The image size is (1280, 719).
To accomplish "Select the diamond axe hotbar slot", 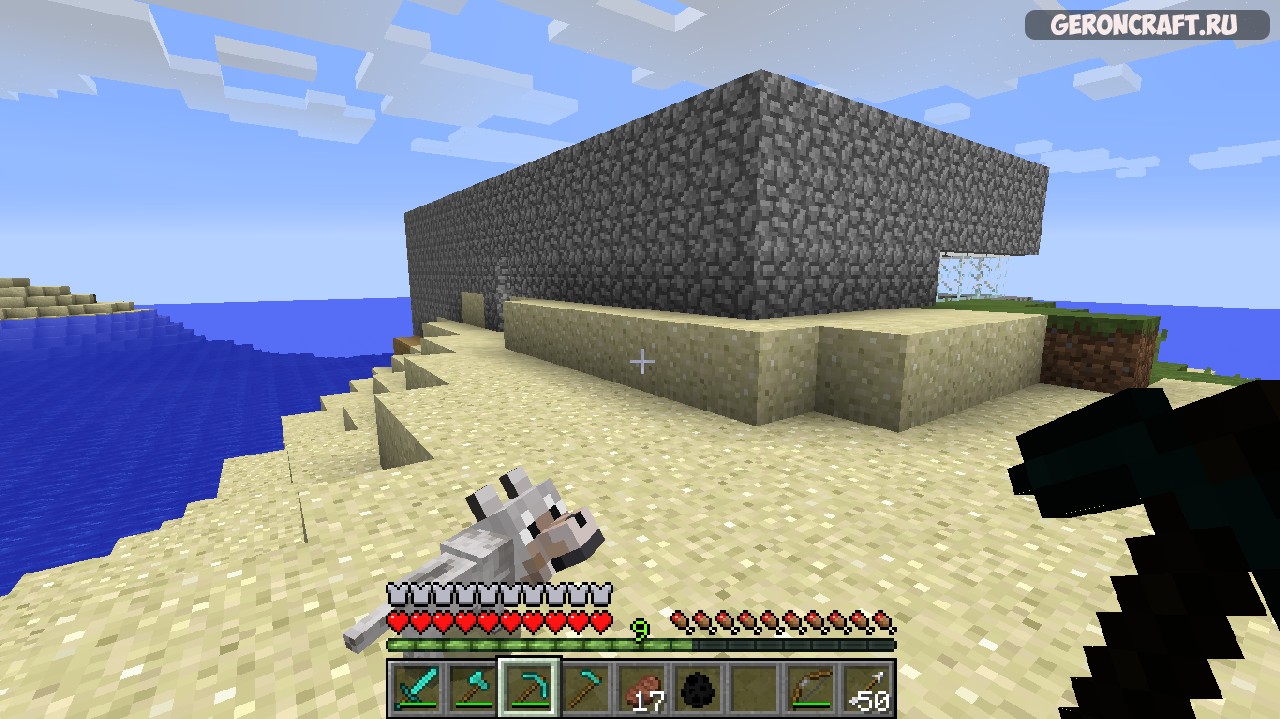I will 472,687.
